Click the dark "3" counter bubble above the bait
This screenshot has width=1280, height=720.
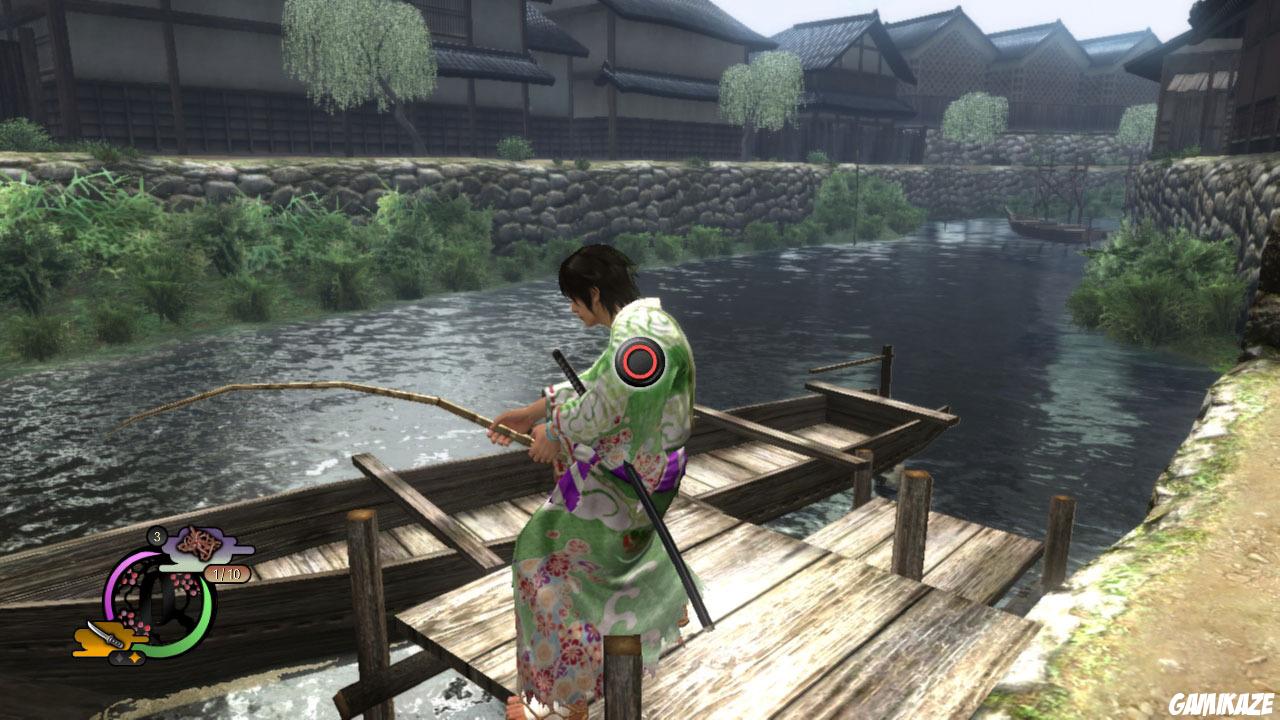(x=159, y=537)
